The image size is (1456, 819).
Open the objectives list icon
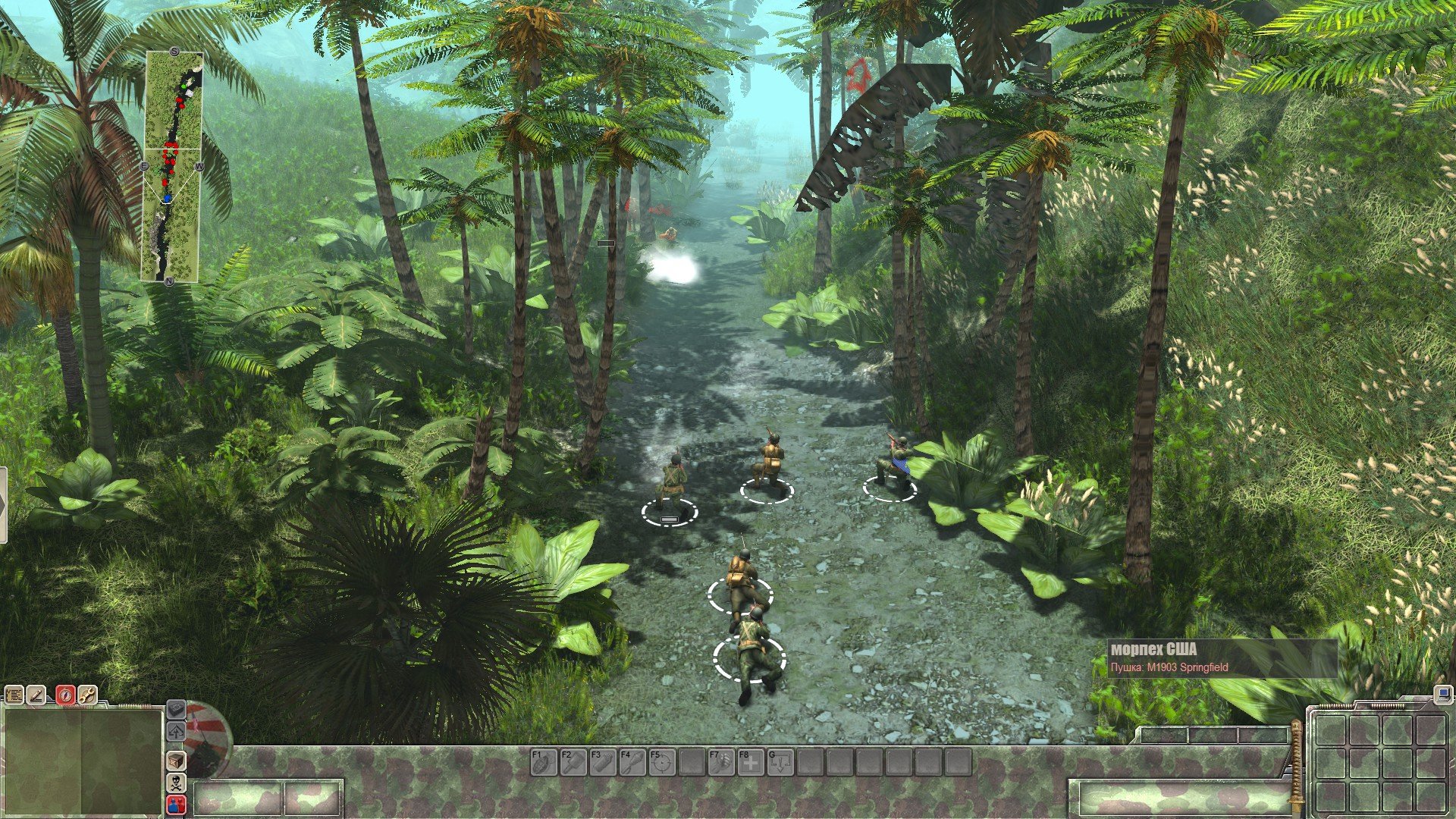click(x=14, y=695)
